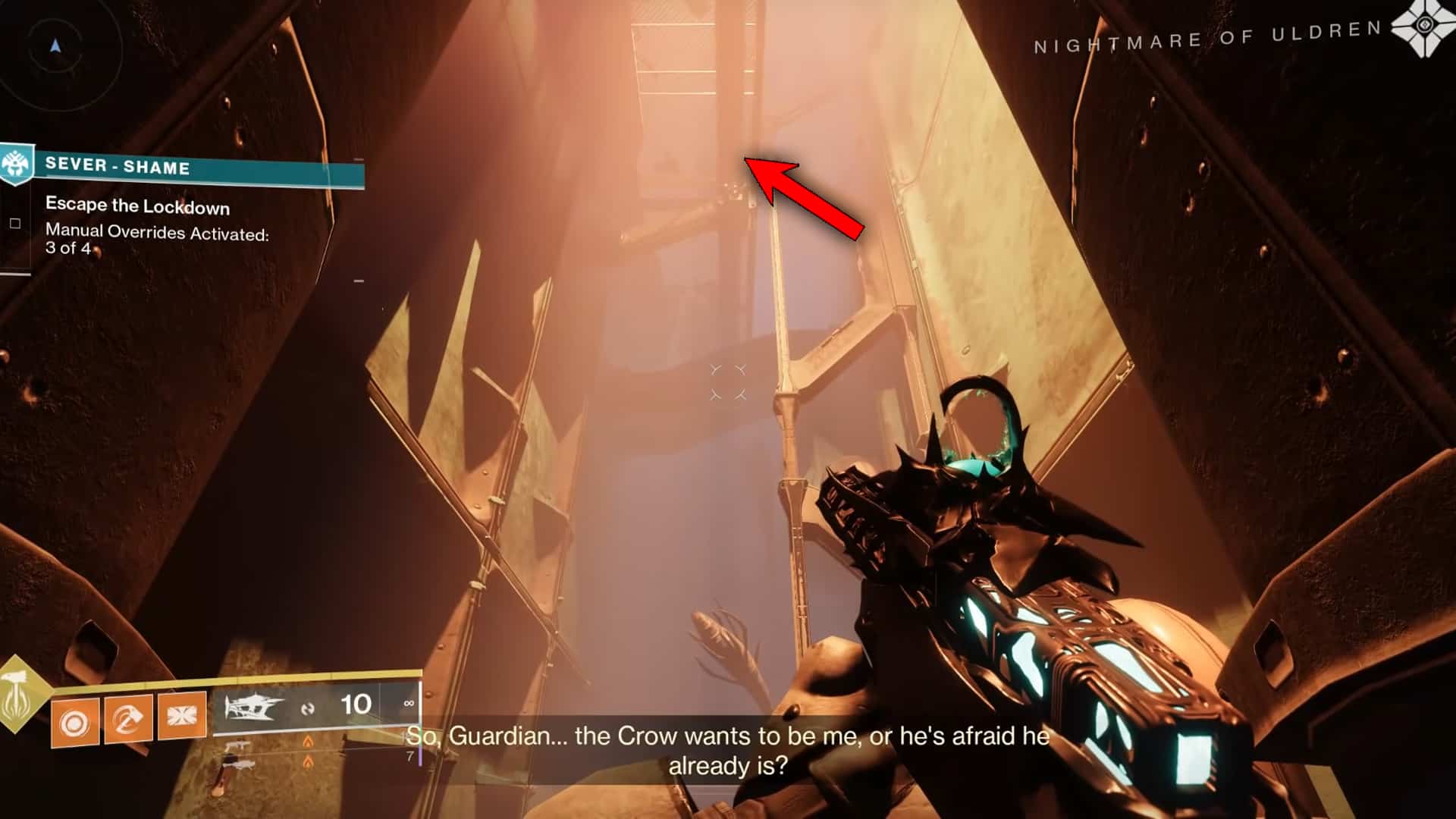Click the grenade targeting ring icon
Screen dimensions: 1456x819
[x=74, y=720]
